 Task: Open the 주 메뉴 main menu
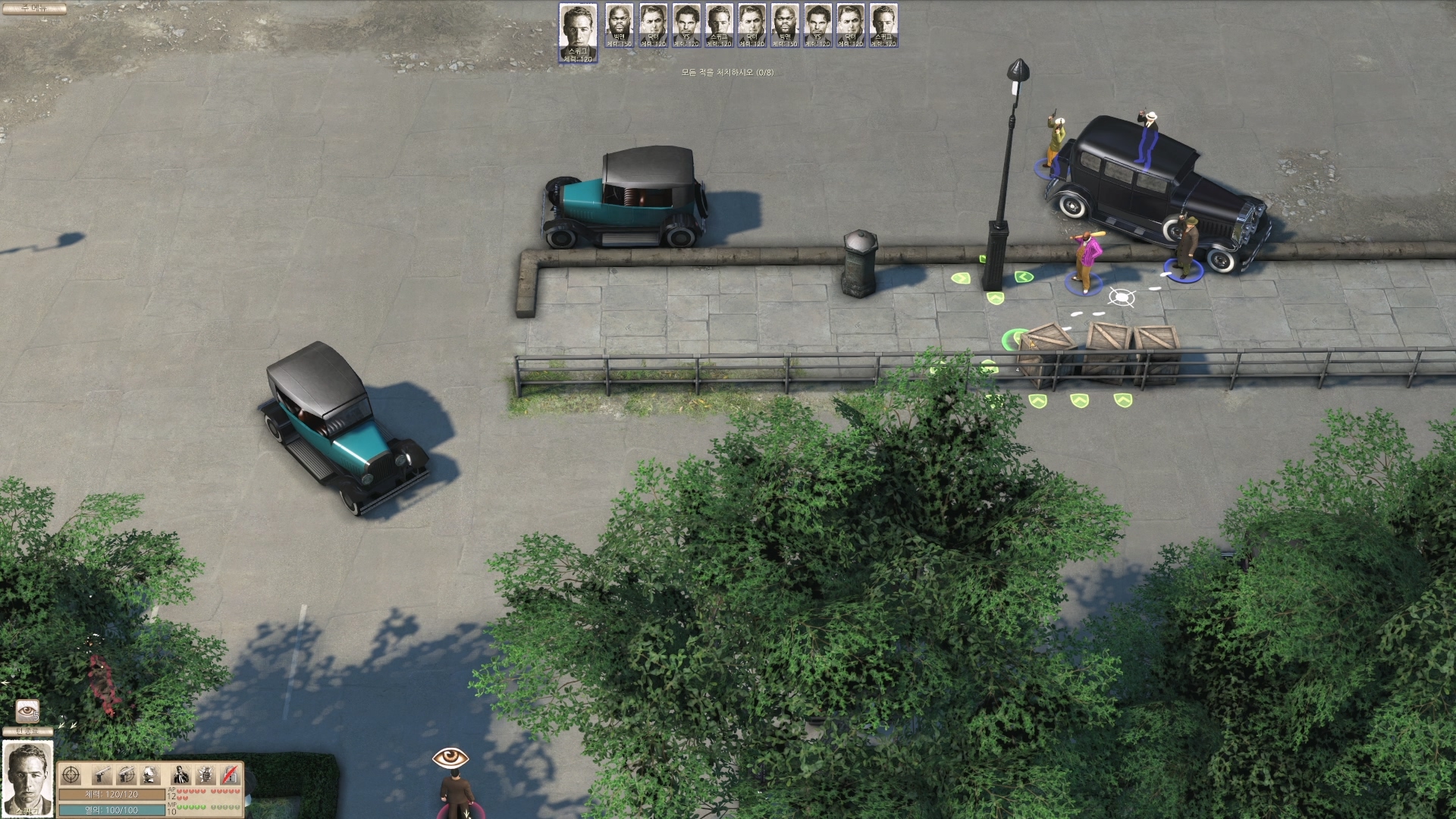click(x=34, y=8)
